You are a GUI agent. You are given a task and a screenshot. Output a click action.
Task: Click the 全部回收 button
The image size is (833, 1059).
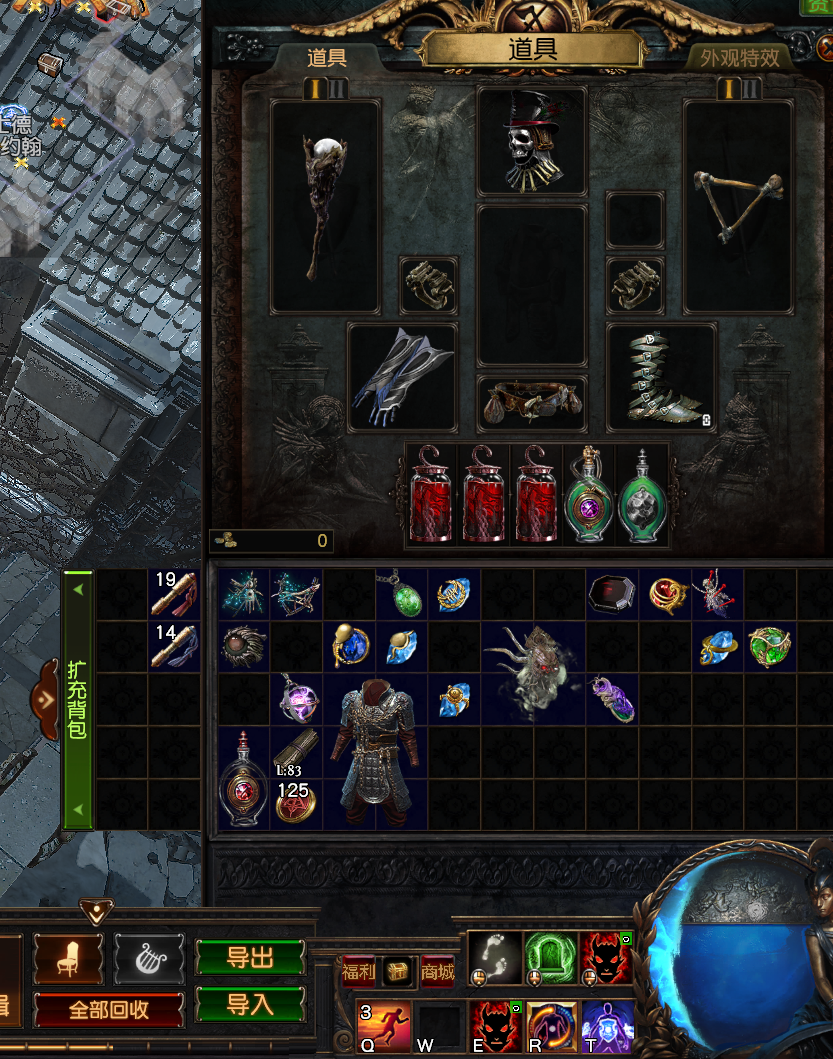pyautogui.click(x=110, y=1009)
